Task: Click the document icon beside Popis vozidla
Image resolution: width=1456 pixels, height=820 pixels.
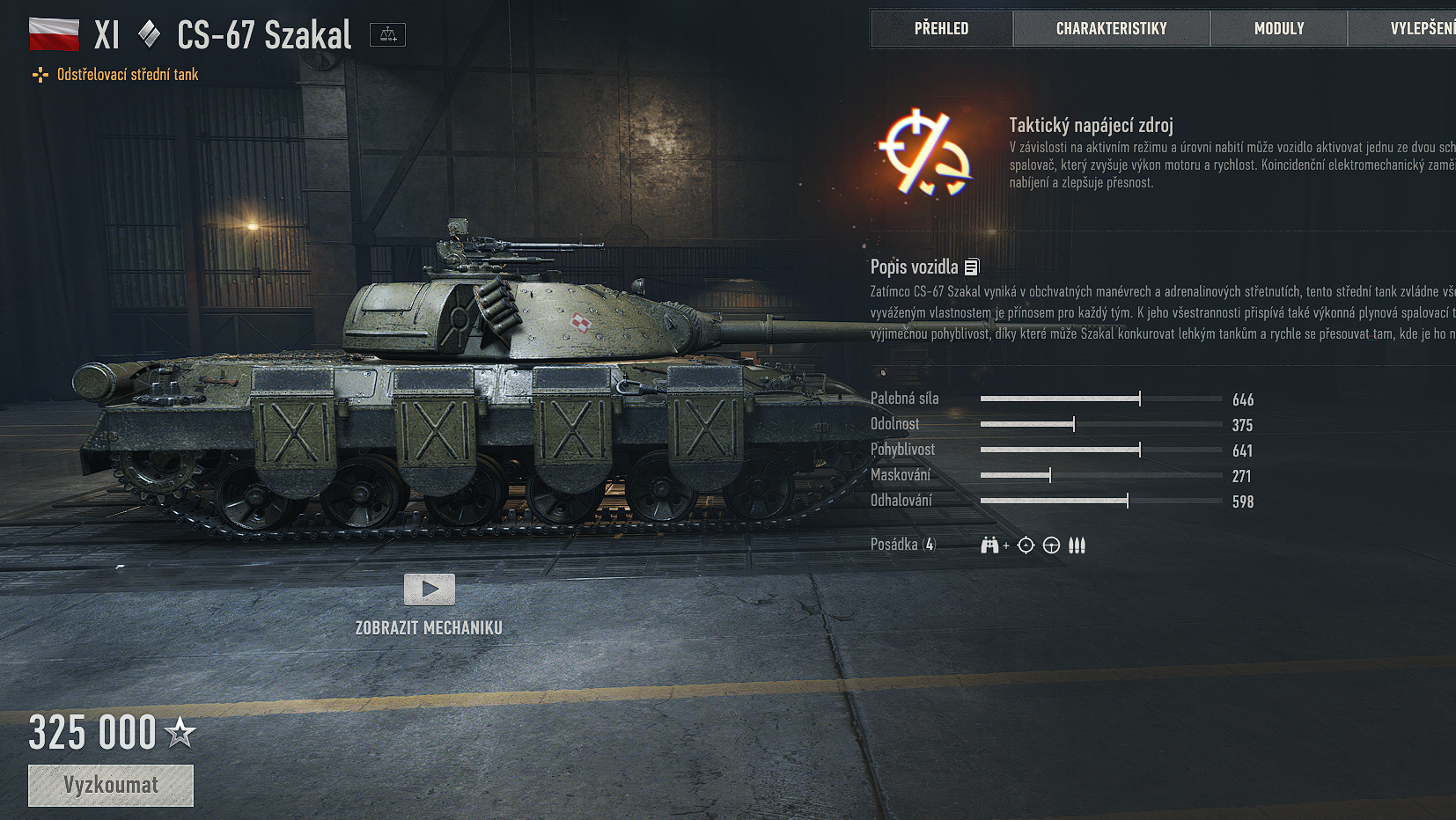Action: pyautogui.click(x=972, y=266)
